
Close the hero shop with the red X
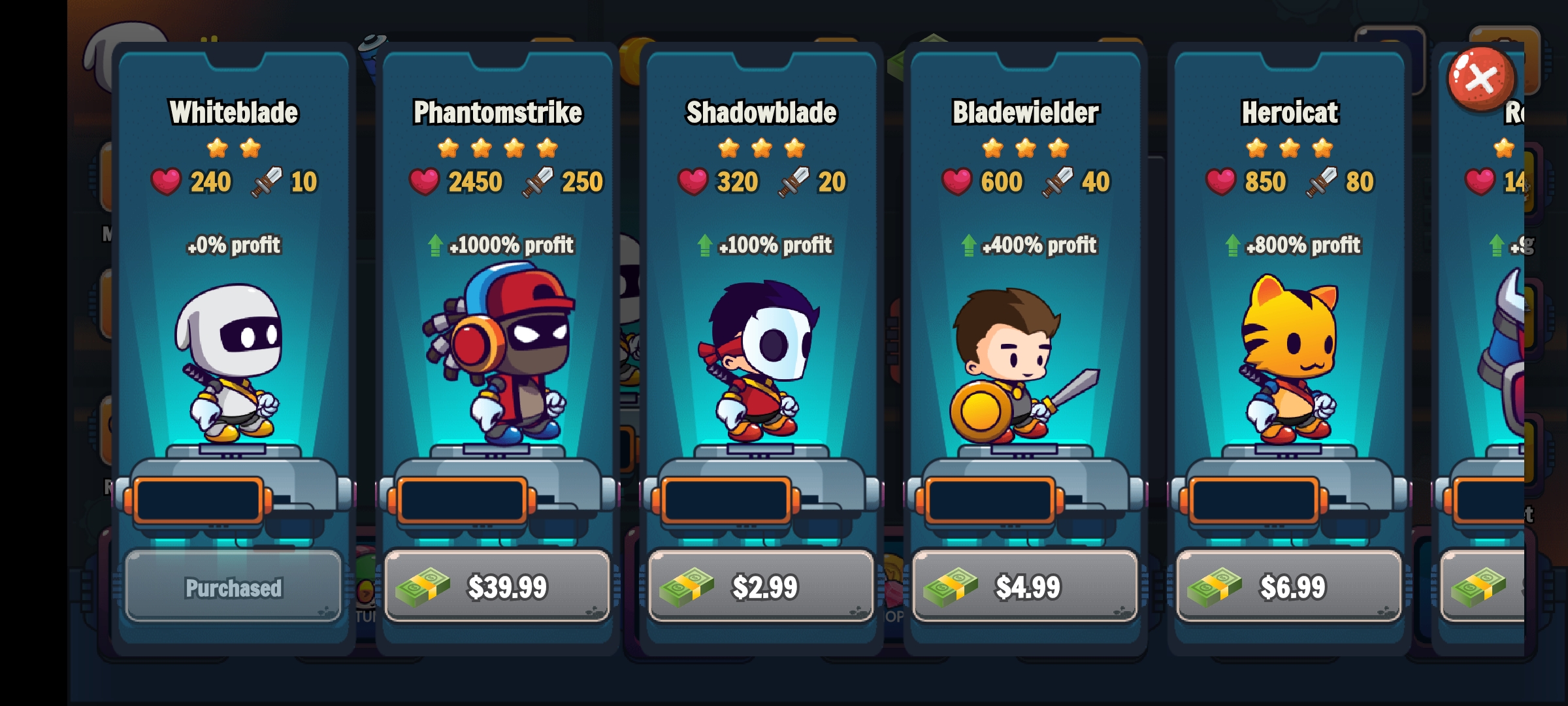pos(1480,79)
